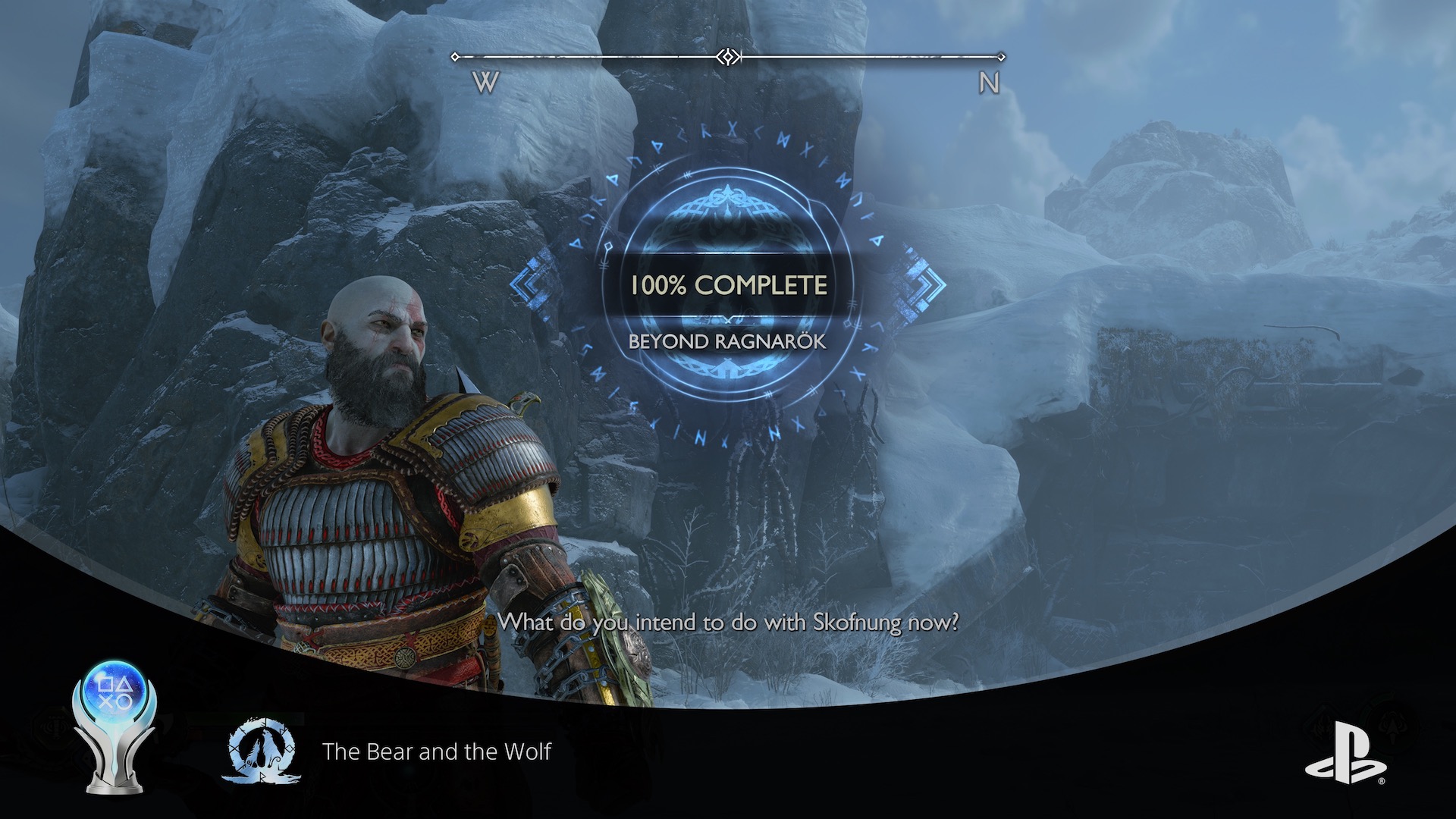Viewport: 1456px width, 819px height.
Task: Select the God of War game emblem icon
Action: (262, 752)
